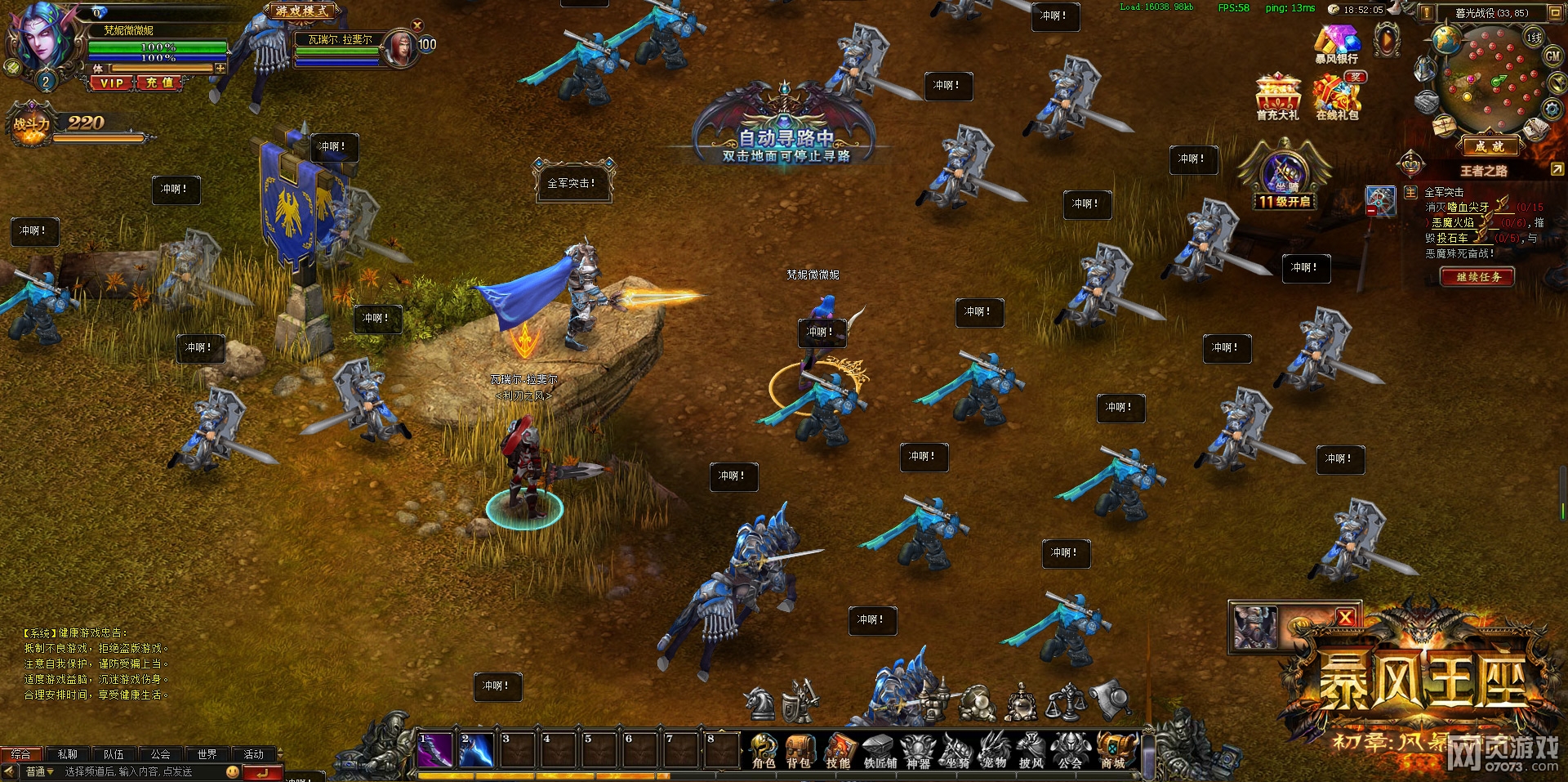Close the portrait popup with red X
The width and height of the screenshot is (1568, 782).
click(1345, 618)
